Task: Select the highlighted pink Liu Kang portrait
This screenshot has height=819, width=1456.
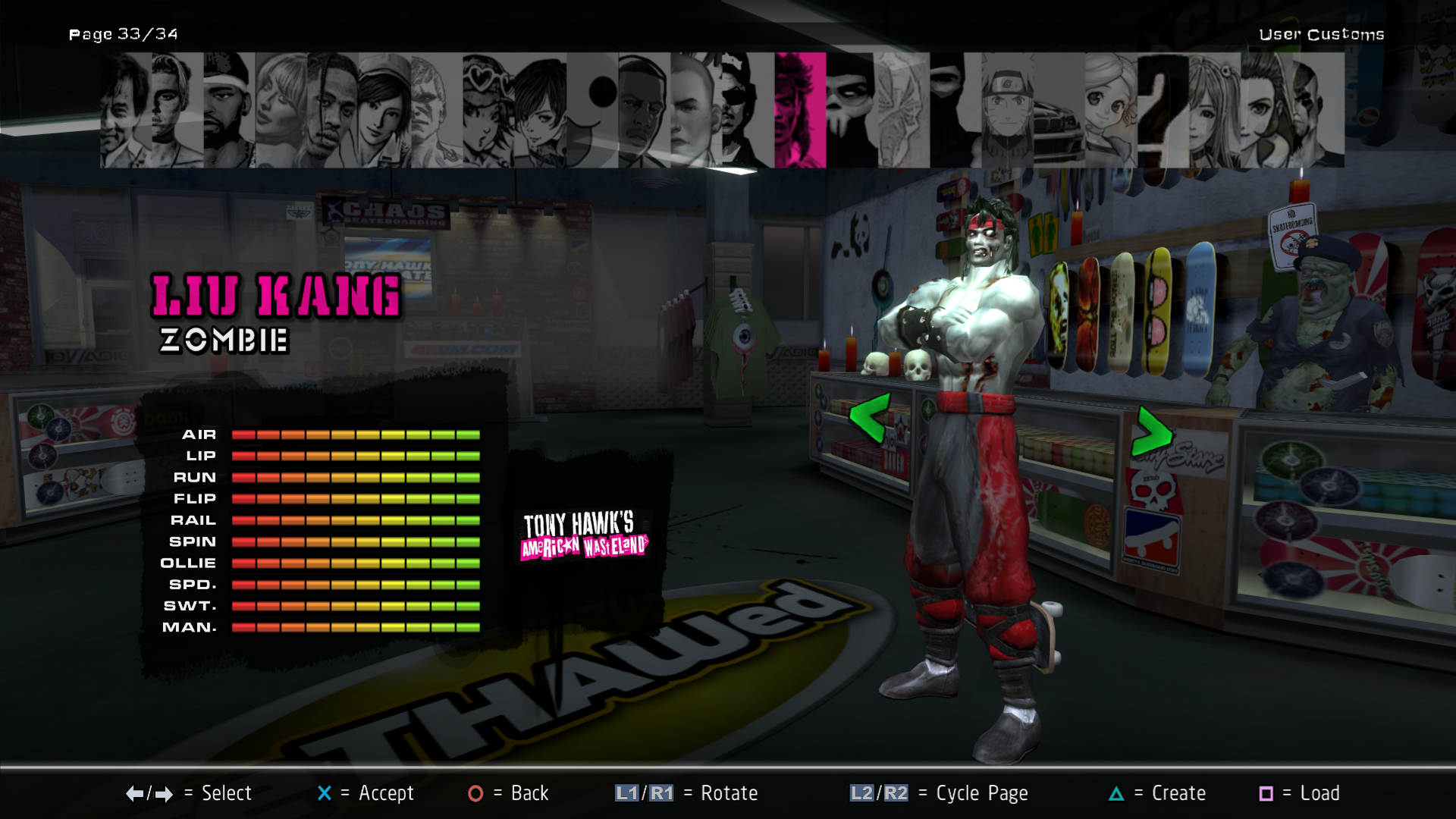Action: [x=800, y=110]
